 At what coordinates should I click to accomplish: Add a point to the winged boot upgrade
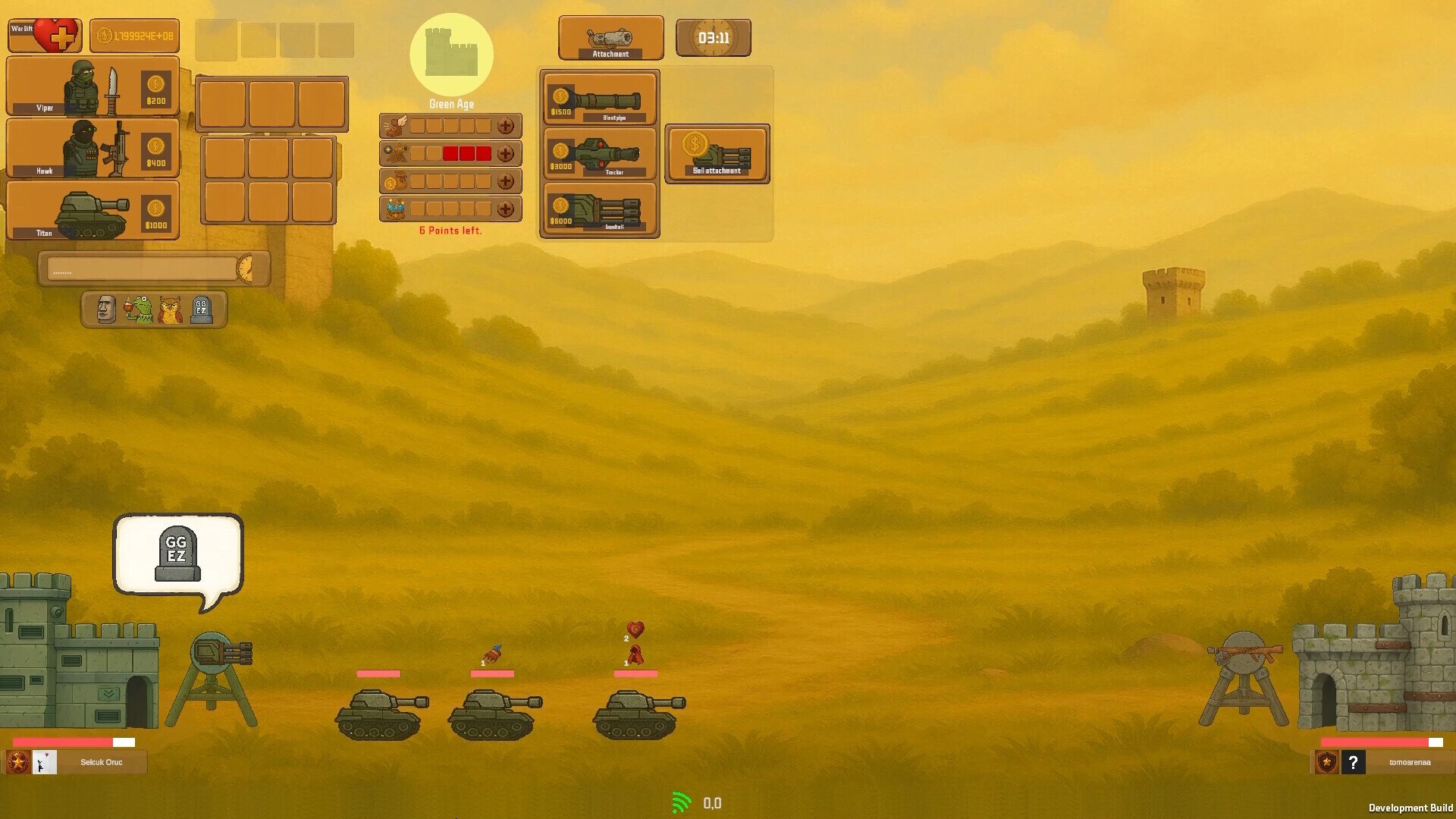506,126
